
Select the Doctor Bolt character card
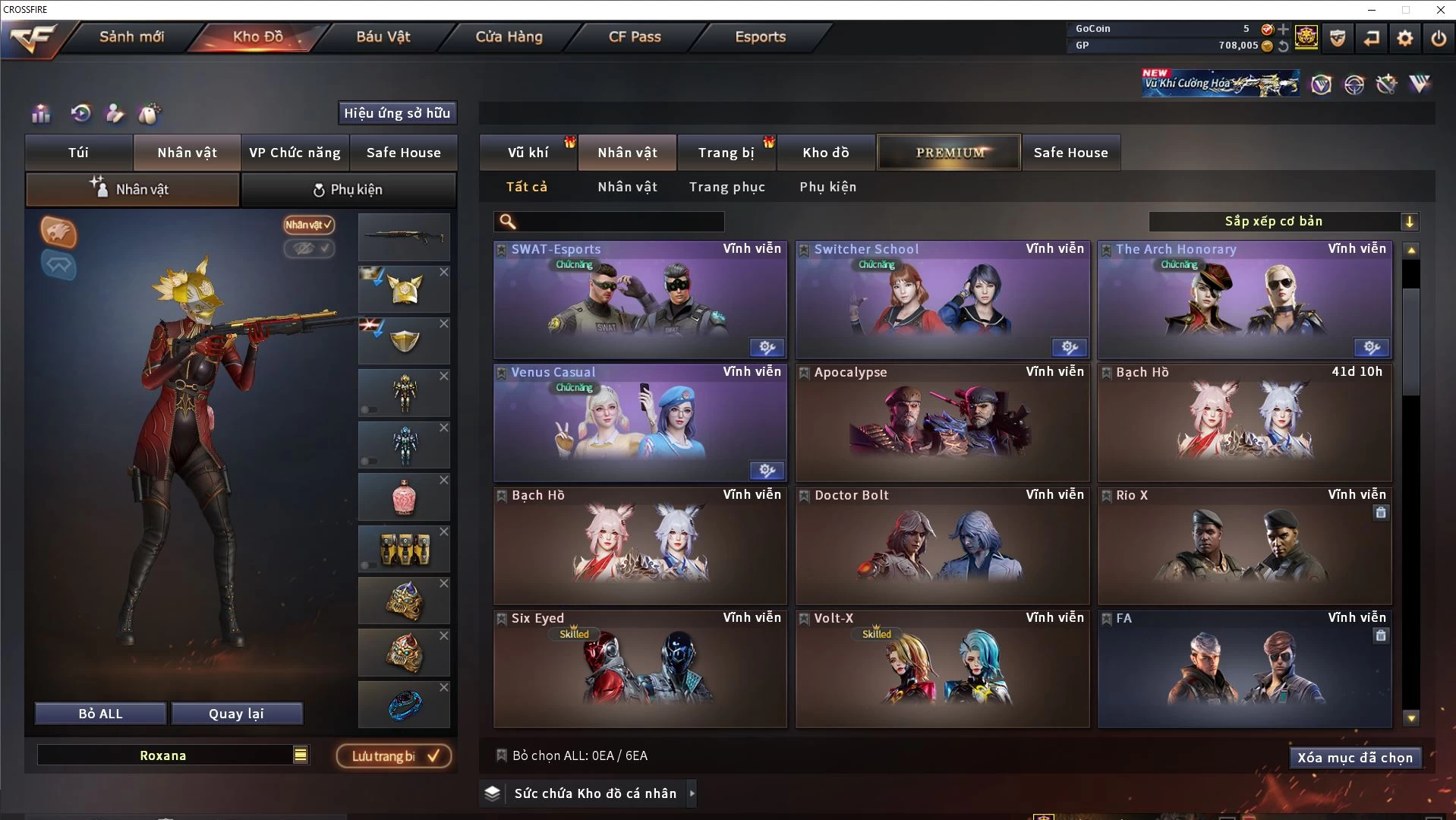(941, 545)
